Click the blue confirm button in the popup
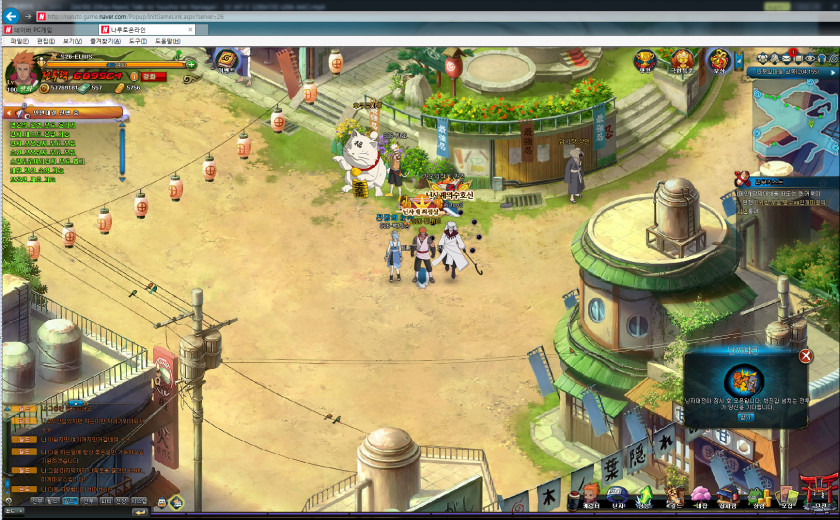The image size is (840, 520). click(x=745, y=417)
